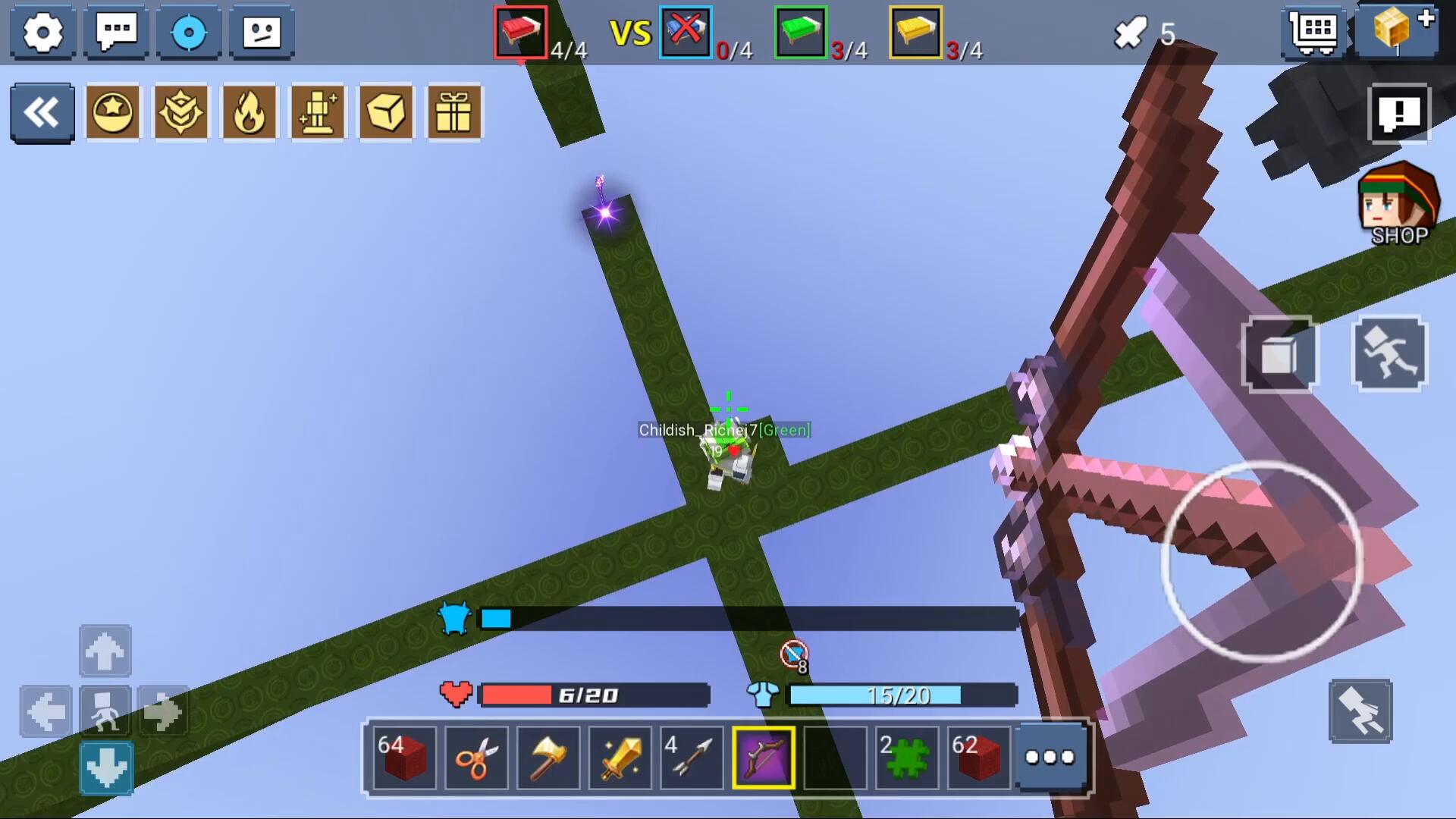Select the shears hotbar slot
The height and width of the screenshot is (819, 1456).
pos(476,757)
